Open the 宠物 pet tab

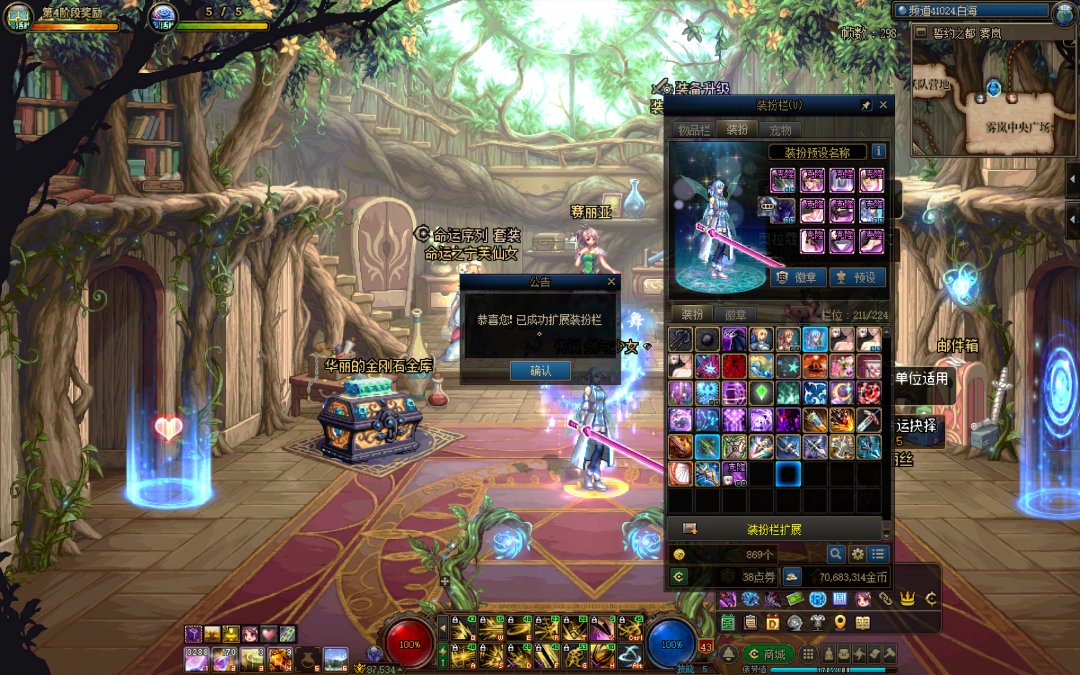(x=780, y=130)
